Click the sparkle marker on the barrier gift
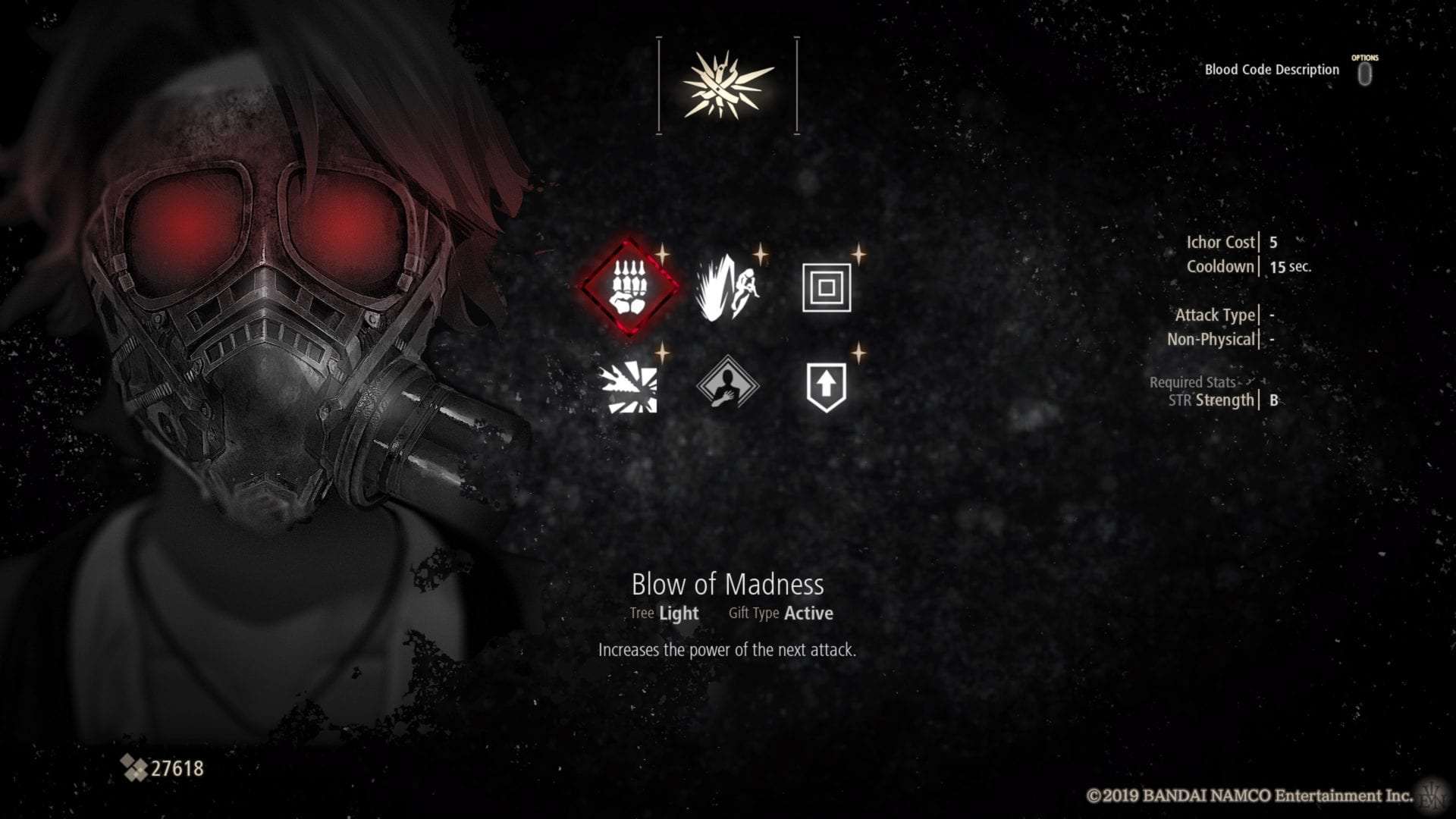This screenshot has height=819, width=1456. pyautogui.click(x=858, y=254)
